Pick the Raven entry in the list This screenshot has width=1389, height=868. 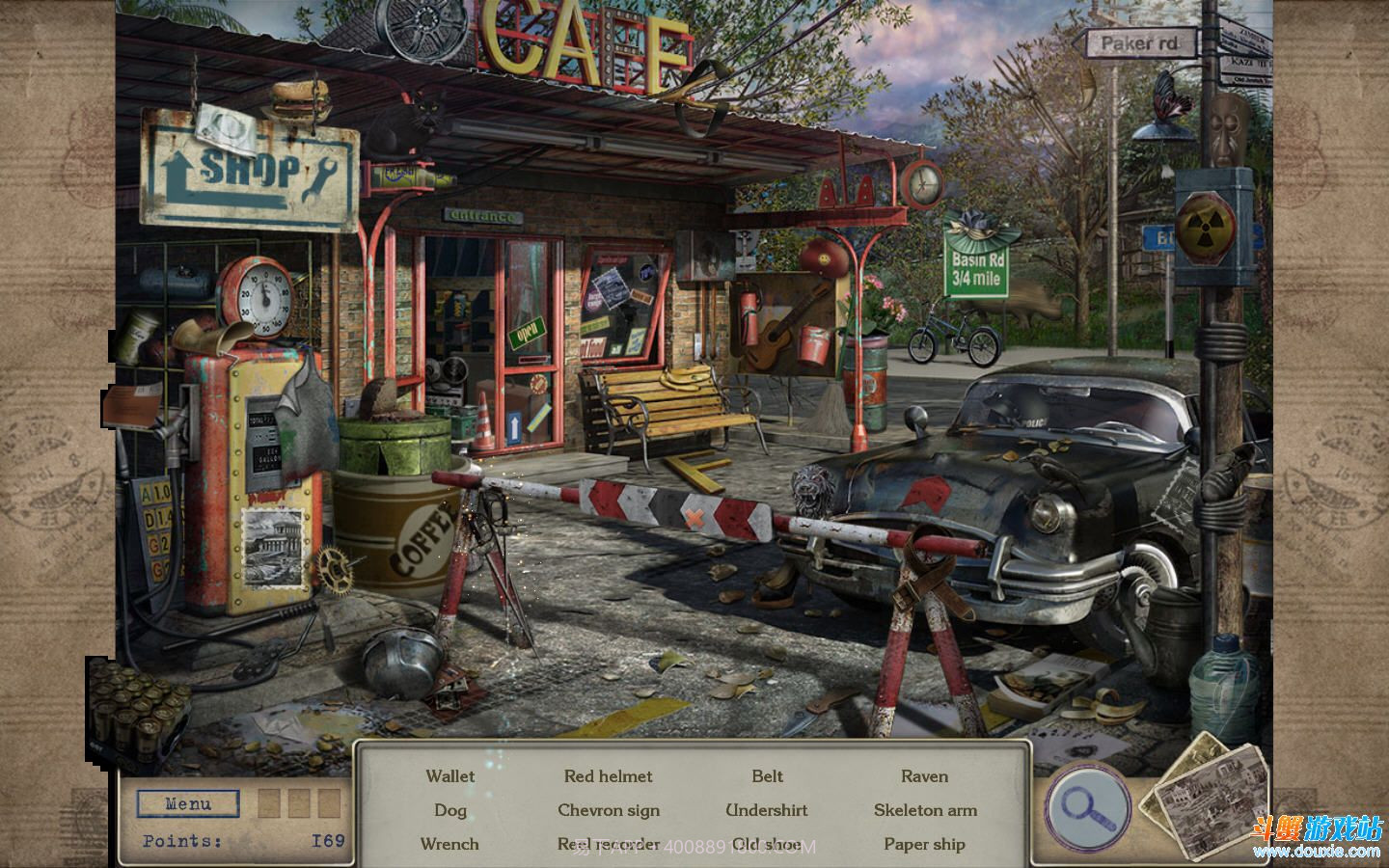[x=924, y=776]
